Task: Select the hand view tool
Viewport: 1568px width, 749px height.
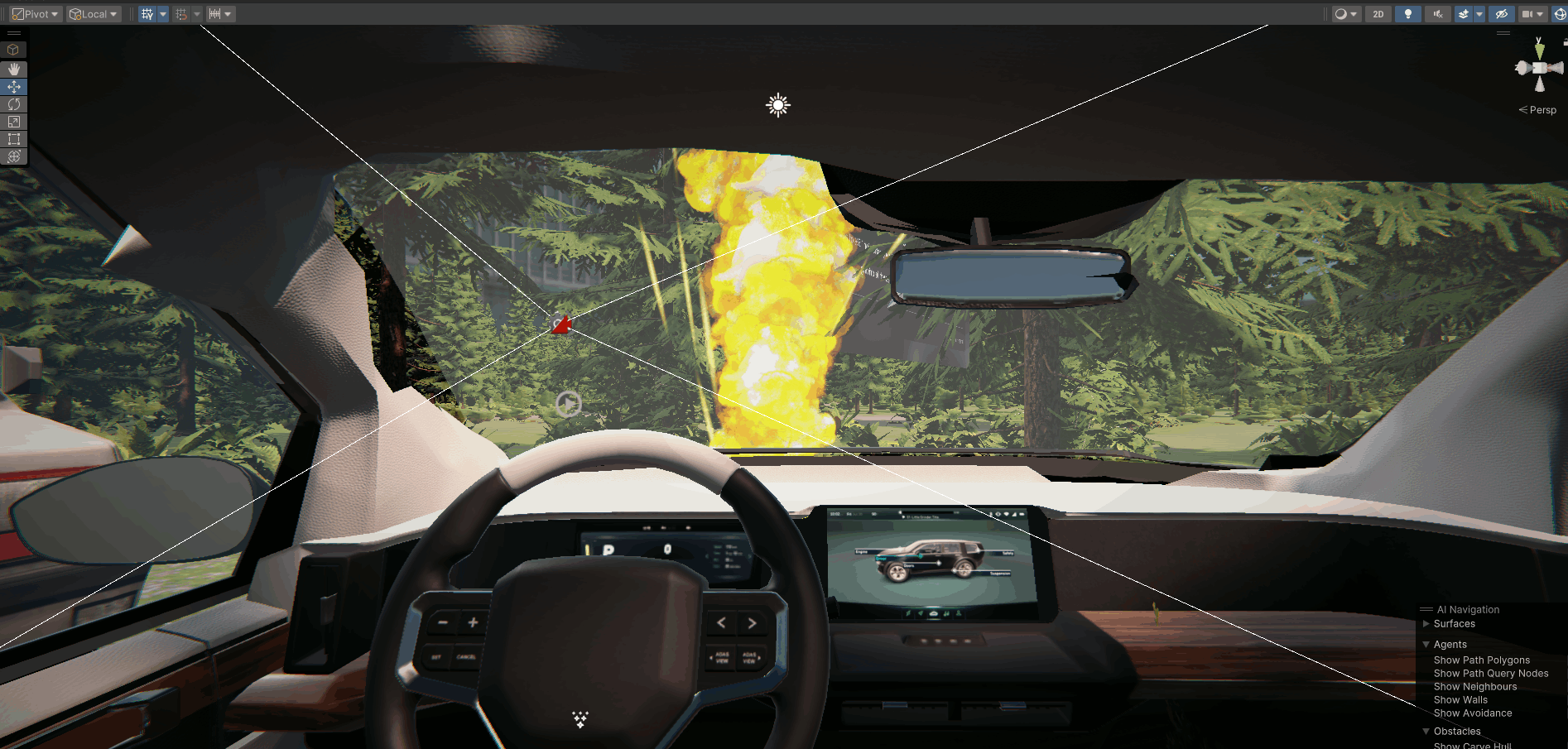Action: tap(14, 69)
